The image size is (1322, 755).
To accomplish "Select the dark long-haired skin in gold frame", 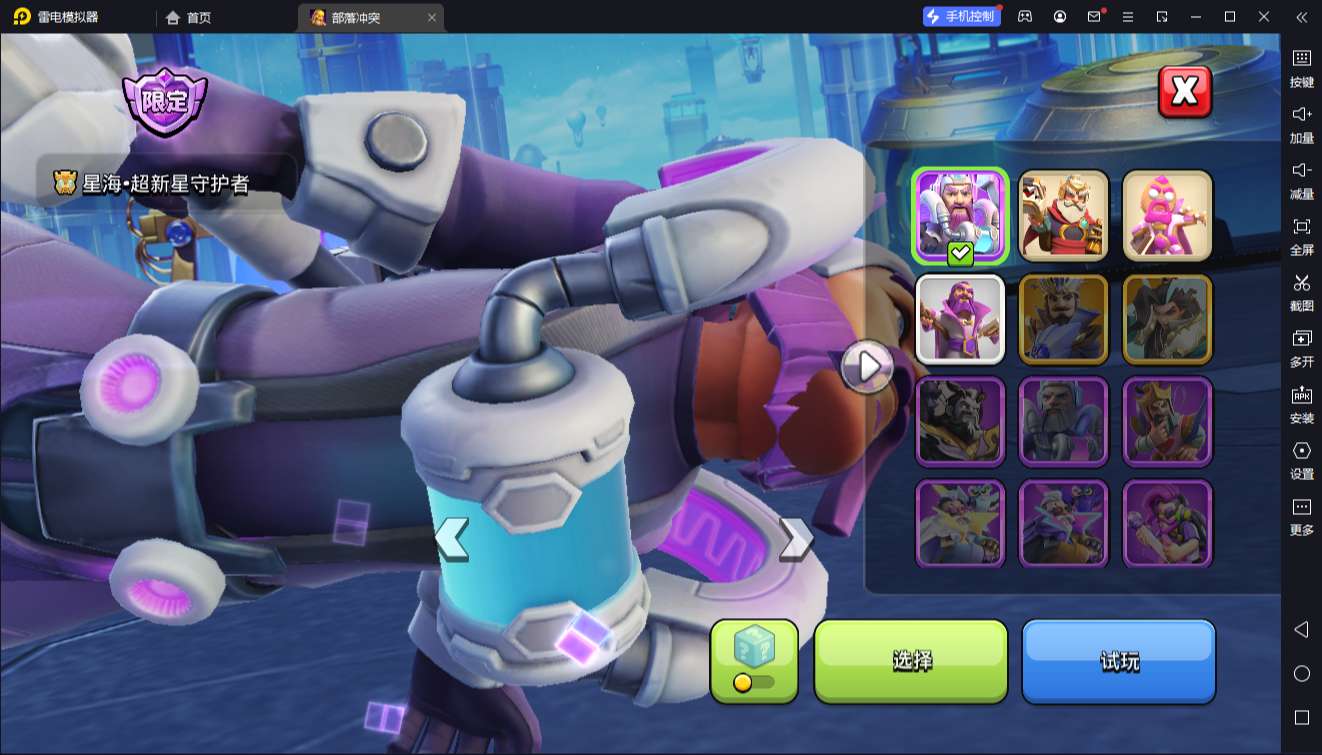I will coord(1167,319).
